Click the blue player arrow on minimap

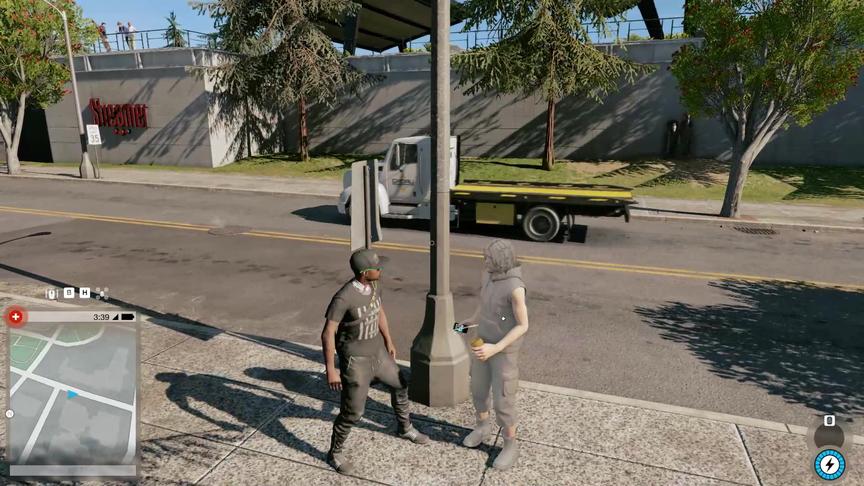[71, 395]
